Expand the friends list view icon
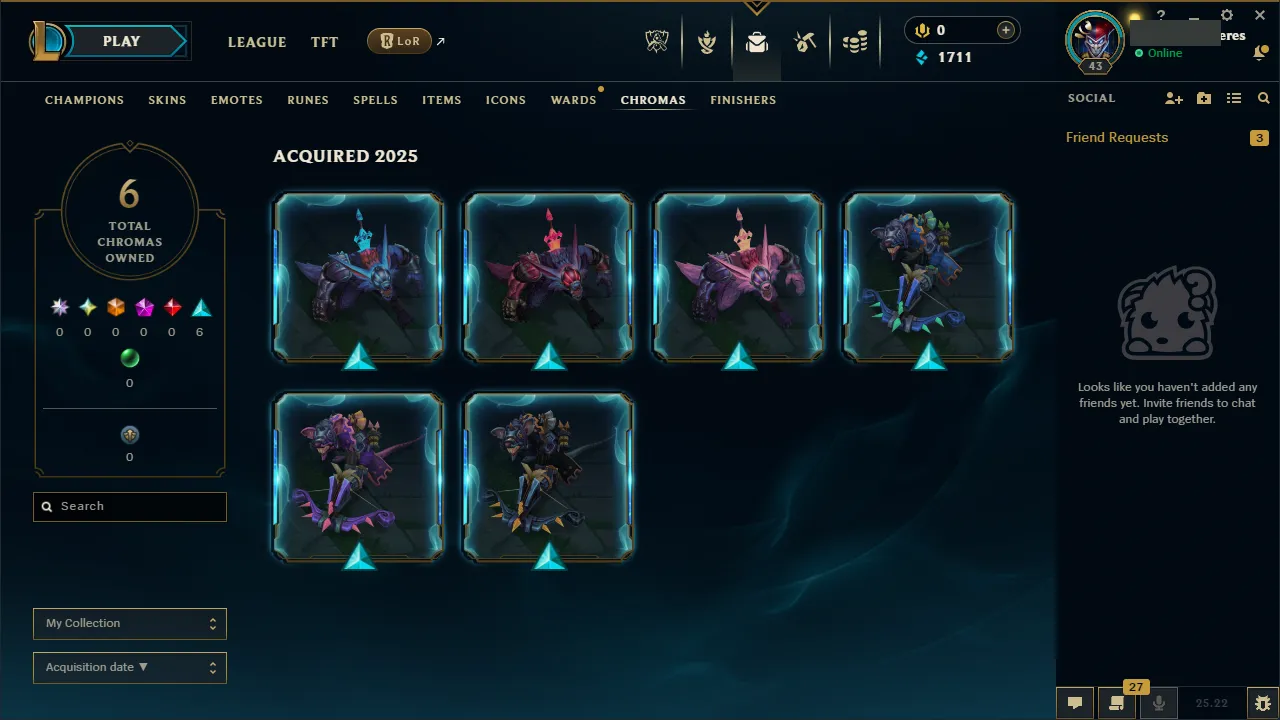Image resolution: width=1280 pixels, height=720 pixels. point(1233,98)
